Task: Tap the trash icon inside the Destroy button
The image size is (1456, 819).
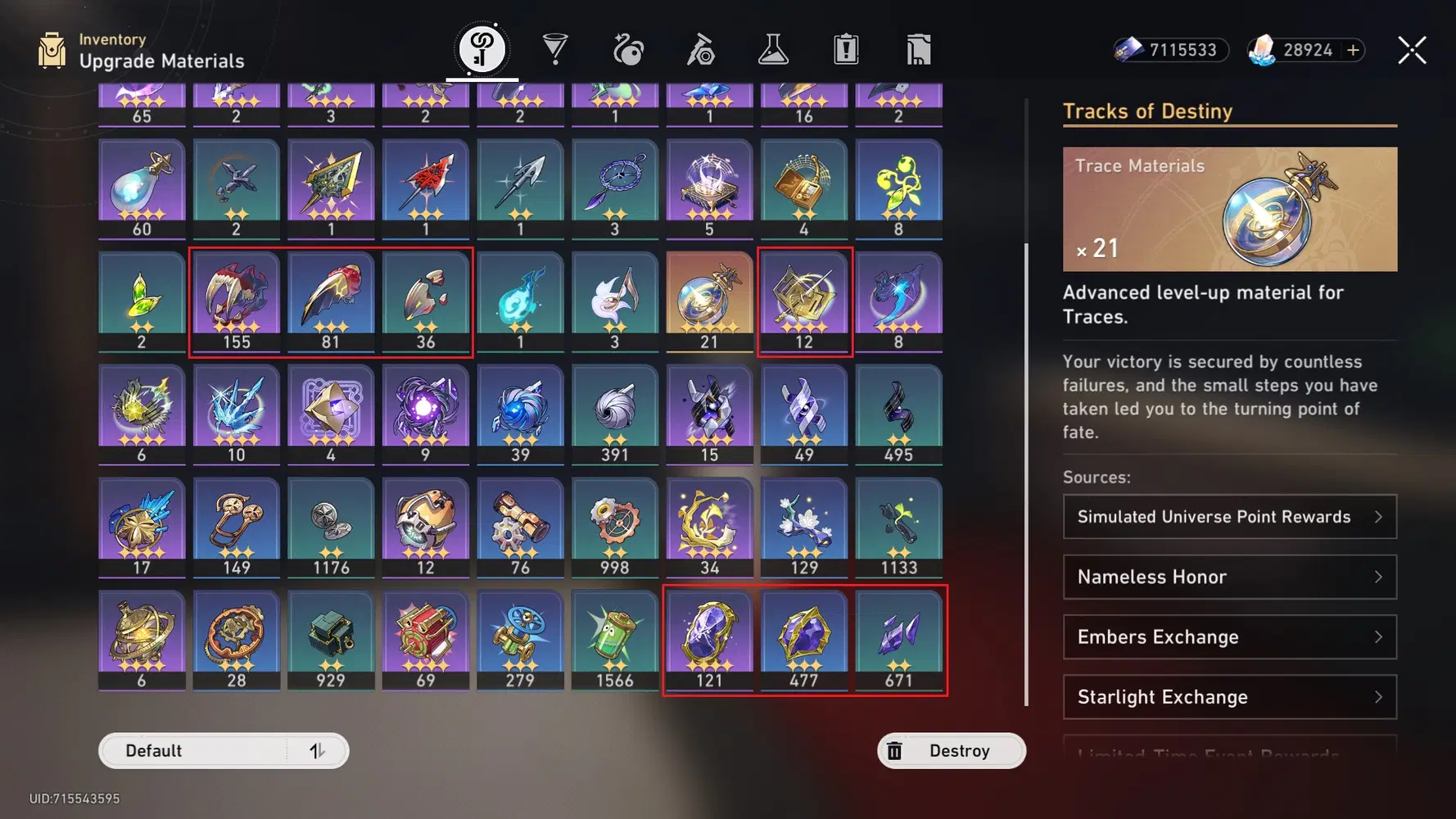Action: 895,750
